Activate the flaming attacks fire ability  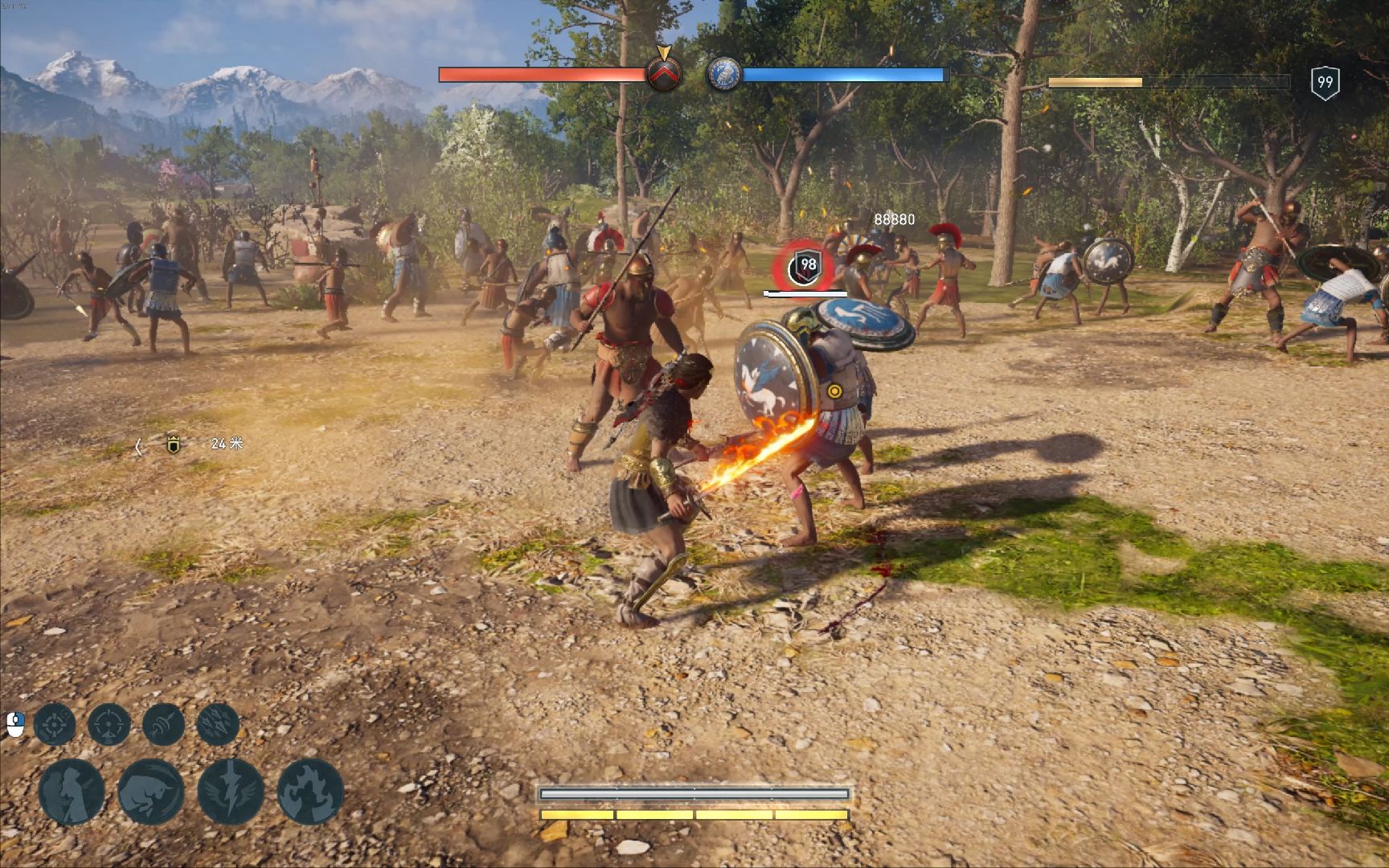pyautogui.click(x=310, y=792)
